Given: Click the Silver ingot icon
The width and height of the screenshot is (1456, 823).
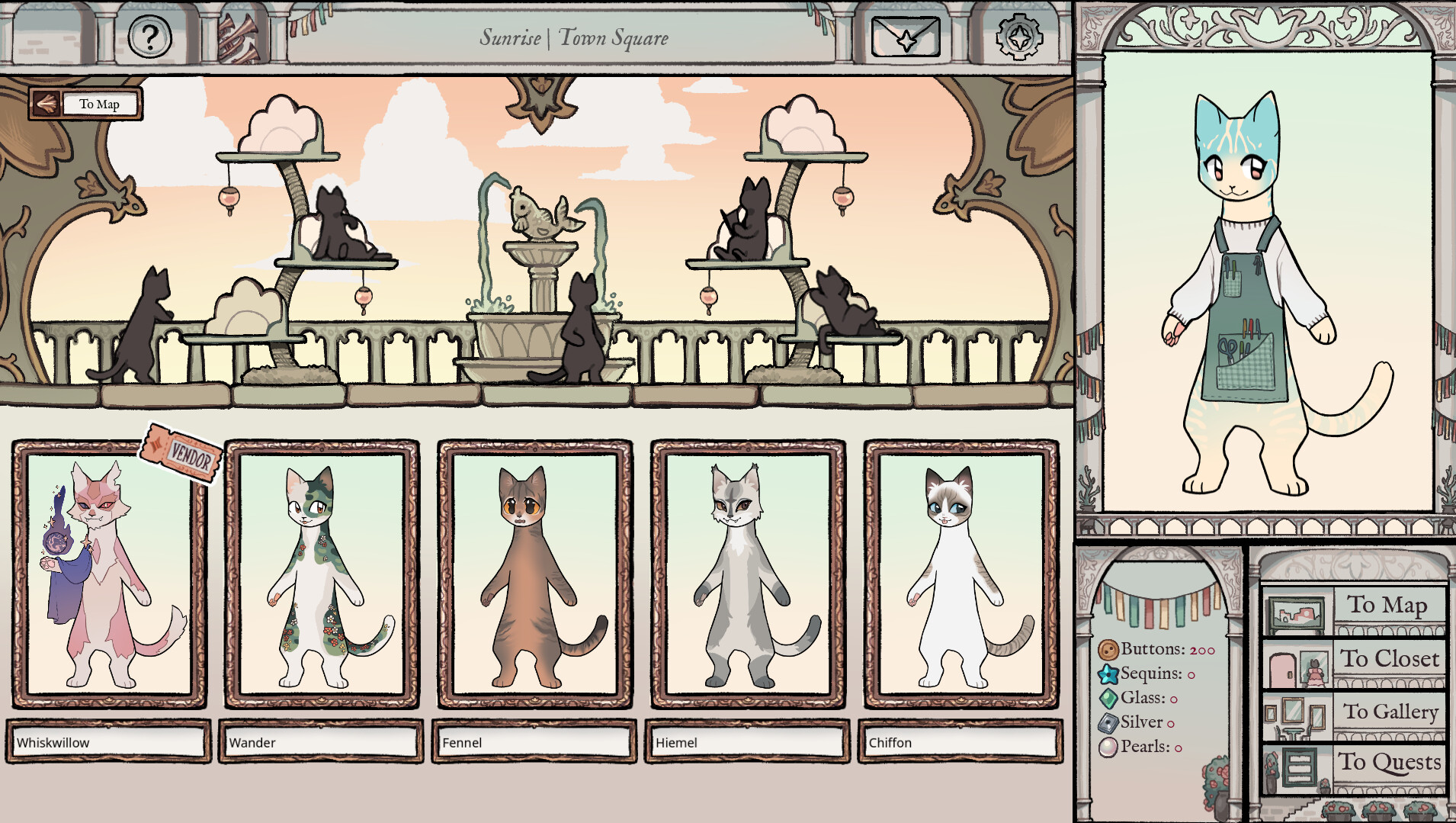Looking at the screenshot, I should click(x=1107, y=722).
